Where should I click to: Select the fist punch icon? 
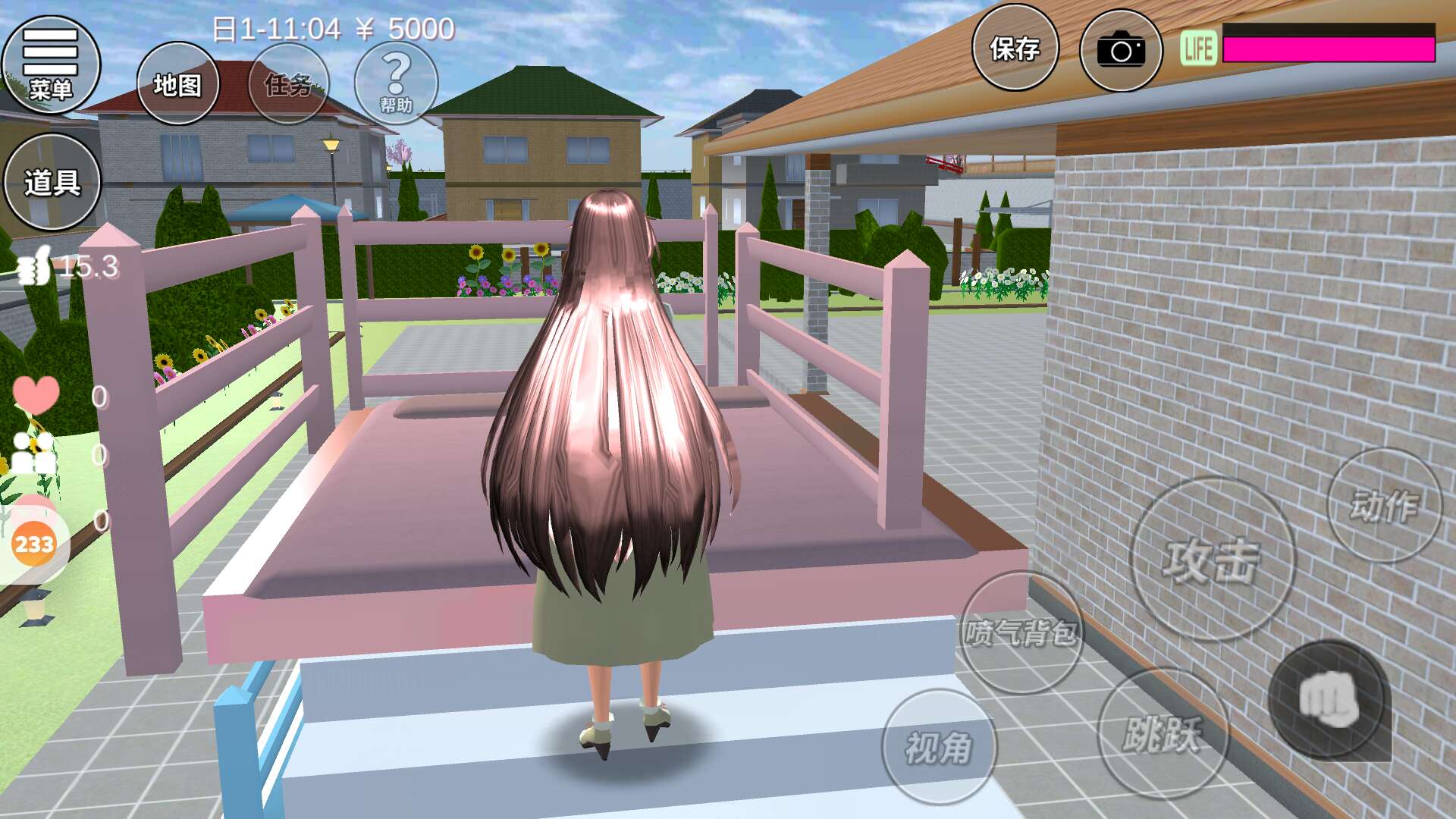[x=1329, y=699]
